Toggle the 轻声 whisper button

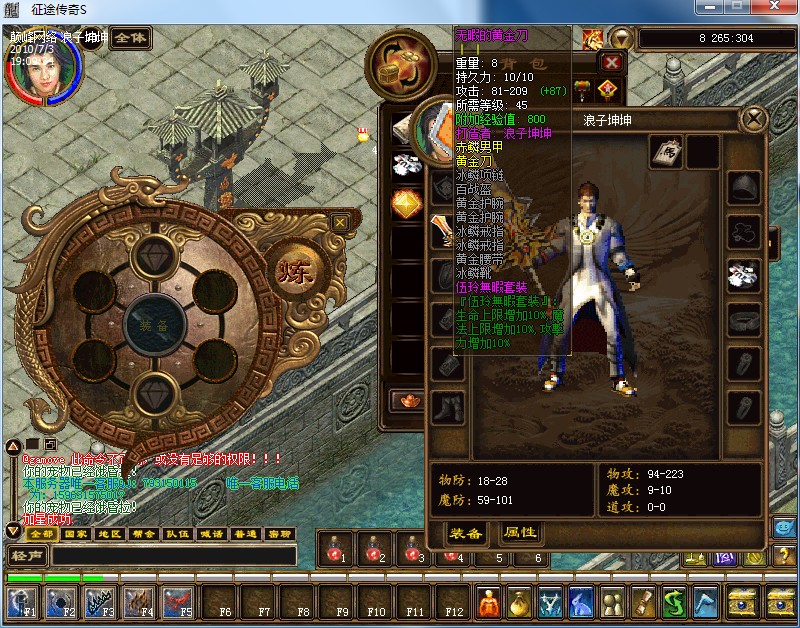coord(26,556)
